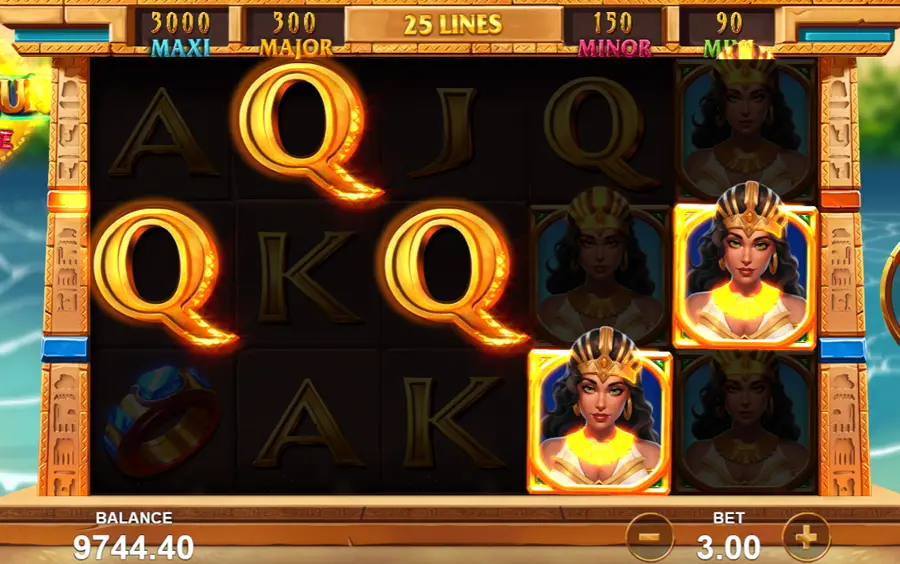Increase the bet with the plus button
This screenshot has width=900, height=564.
pyautogui.click(x=806, y=538)
